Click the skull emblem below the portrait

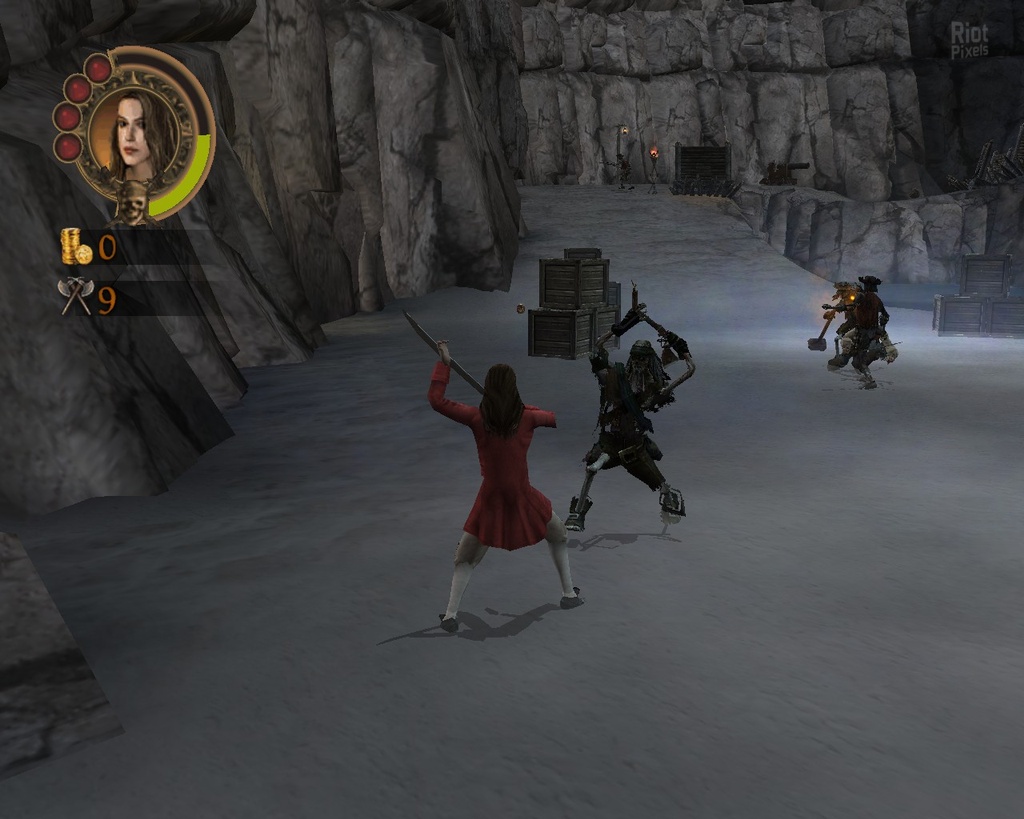click(x=132, y=202)
